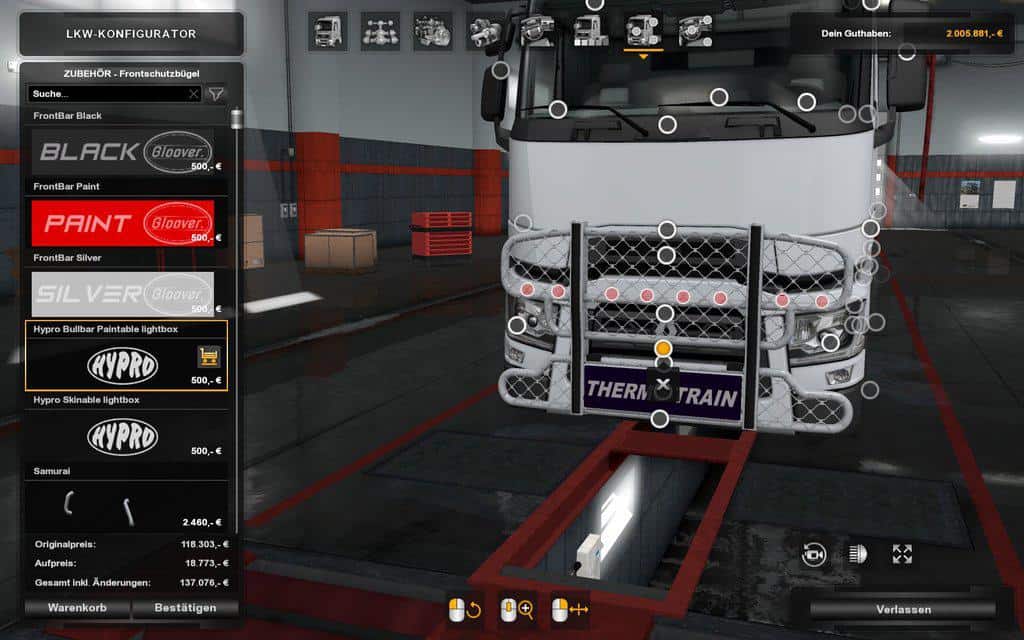Select the Samurai accessory entry
1024x640 pixels.
tap(123, 506)
